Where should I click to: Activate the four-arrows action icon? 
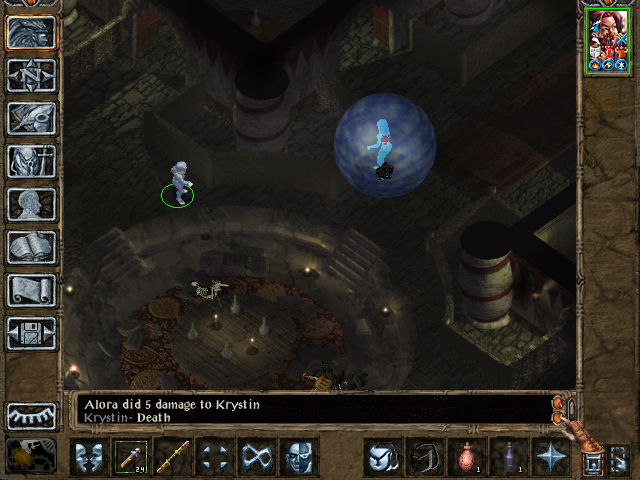(x=215, y=457)
